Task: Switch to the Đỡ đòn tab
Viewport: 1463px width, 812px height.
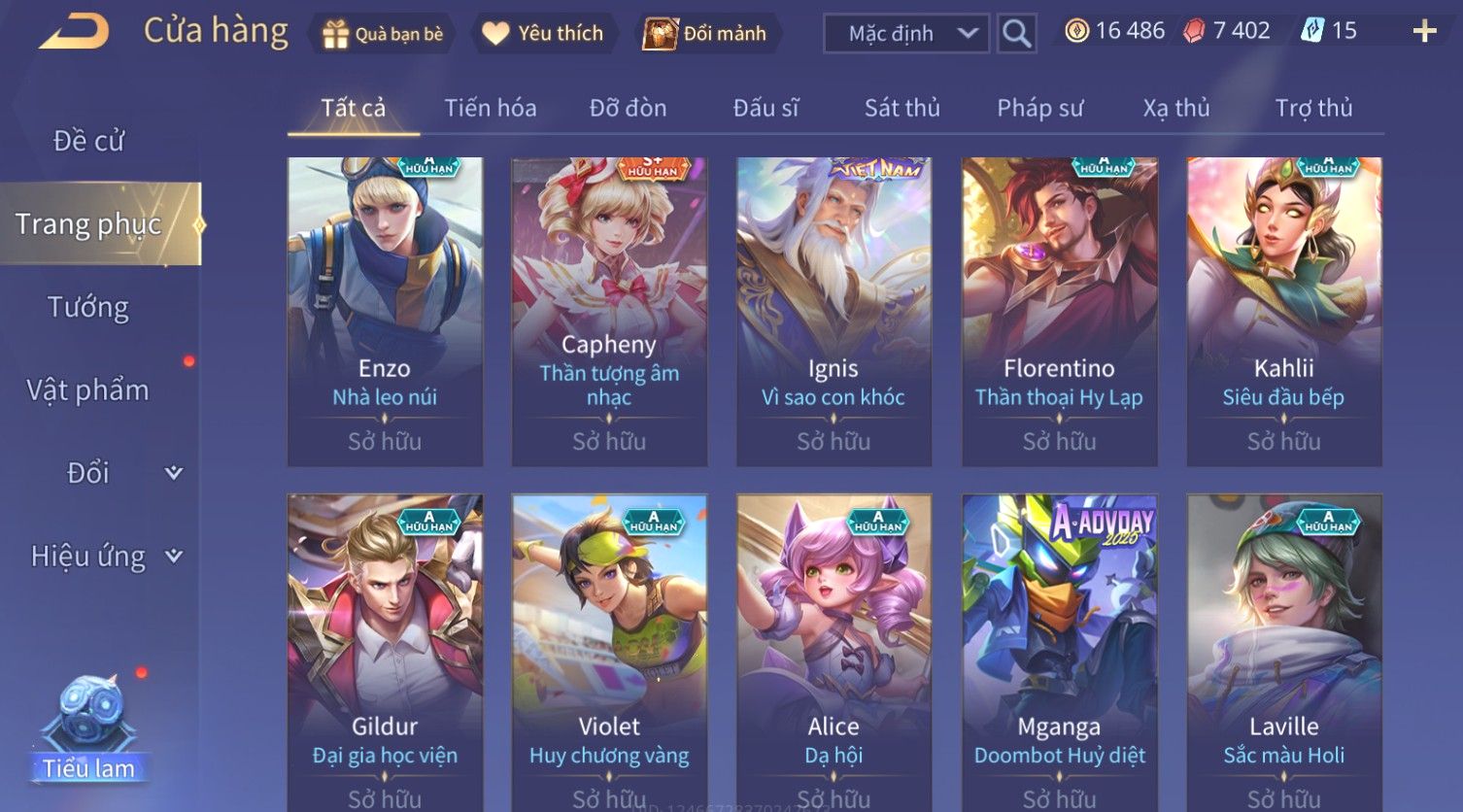Action: [628, 108]
